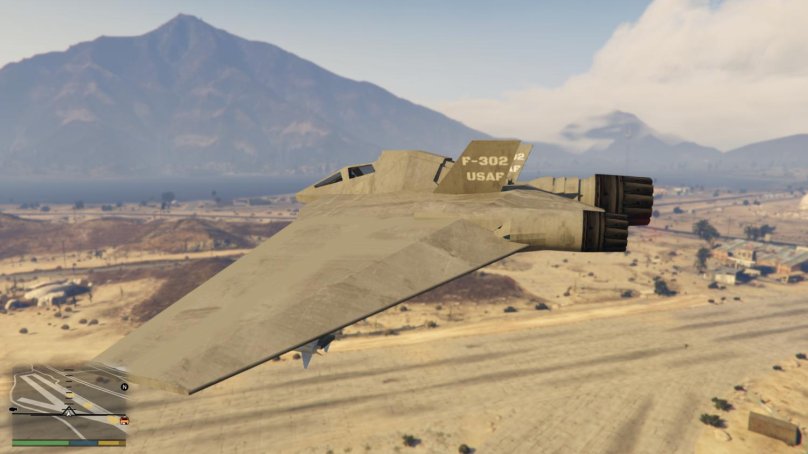
Task: Select the black vehicle blip on minimap
Action: click(13, 409)
